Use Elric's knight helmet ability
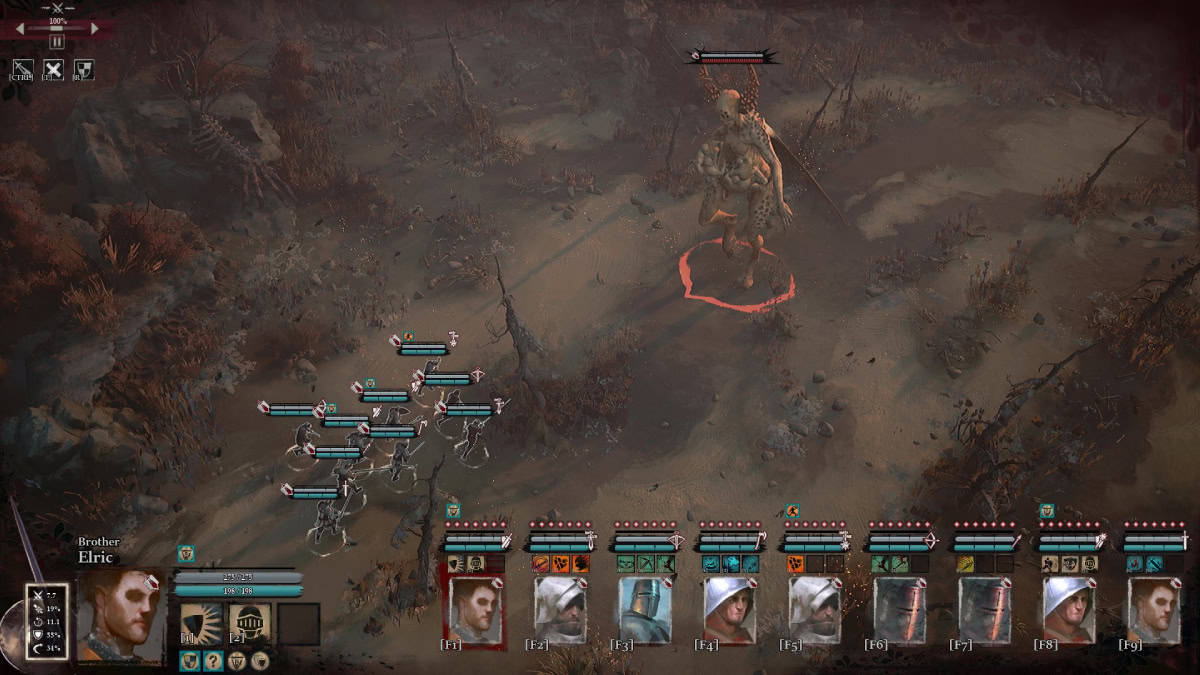The image size is (1200, 675). click(x=250, y=620)
